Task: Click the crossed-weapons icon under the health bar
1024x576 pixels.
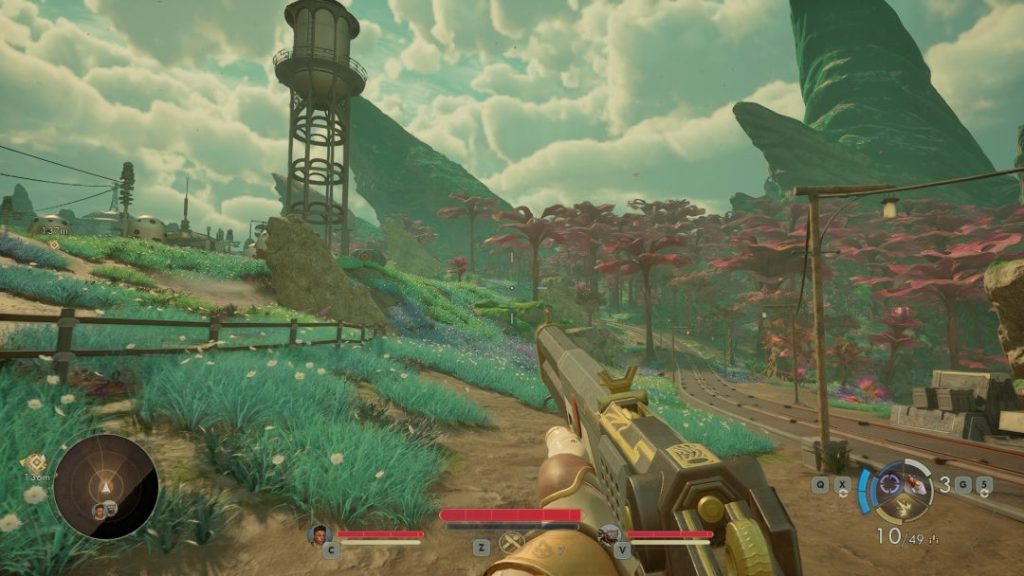Action: (512, 544)
